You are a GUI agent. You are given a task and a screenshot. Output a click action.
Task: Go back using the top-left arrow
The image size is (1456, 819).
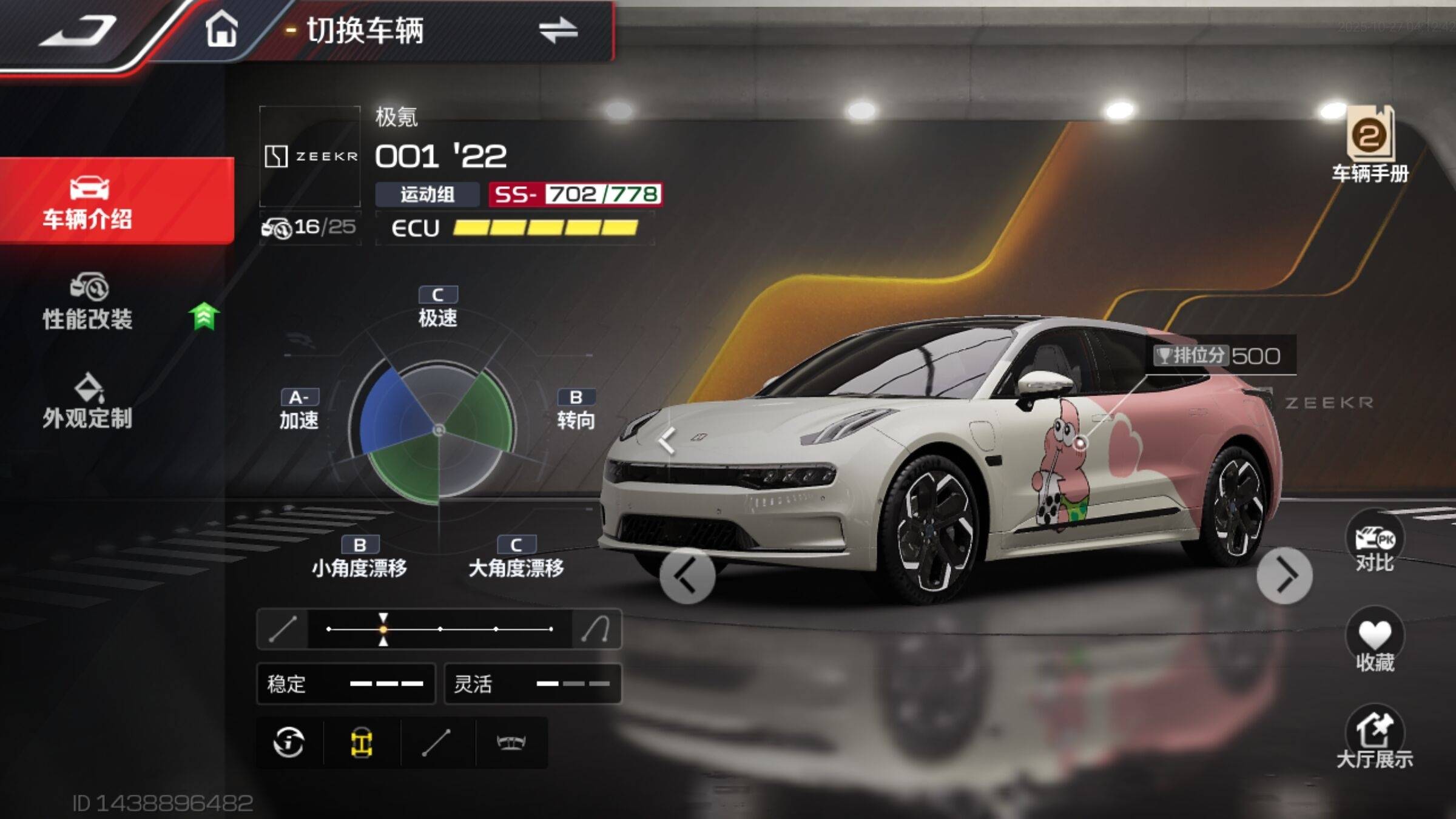pos(78,30)
